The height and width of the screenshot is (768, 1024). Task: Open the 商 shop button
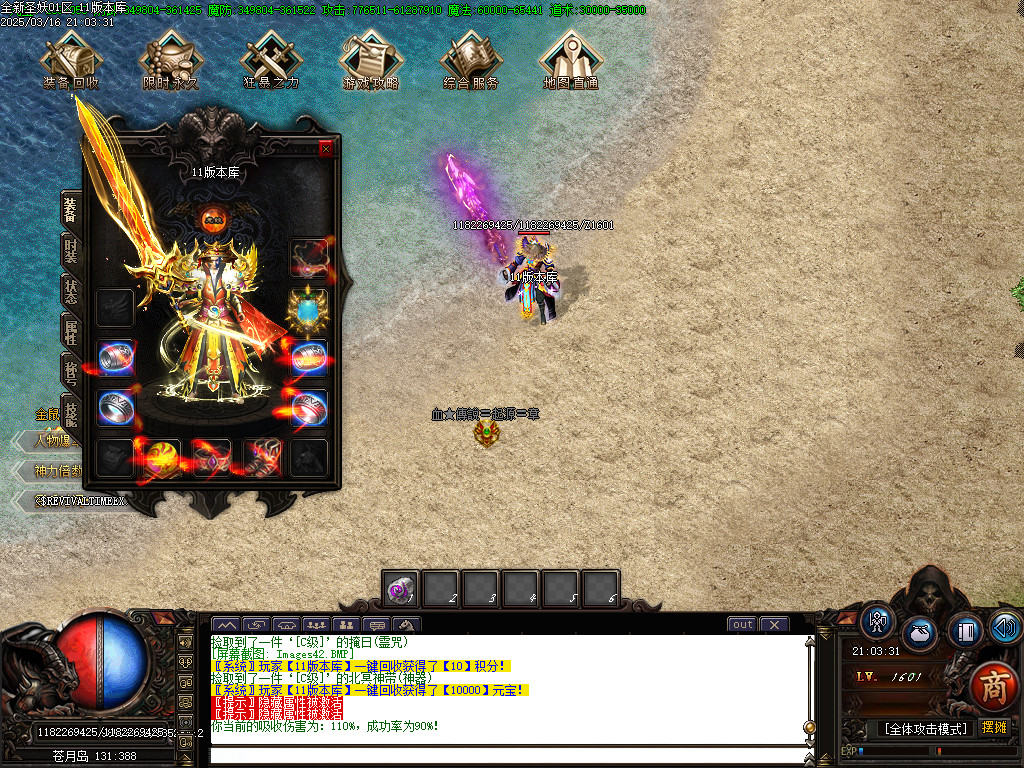point(992,686)
